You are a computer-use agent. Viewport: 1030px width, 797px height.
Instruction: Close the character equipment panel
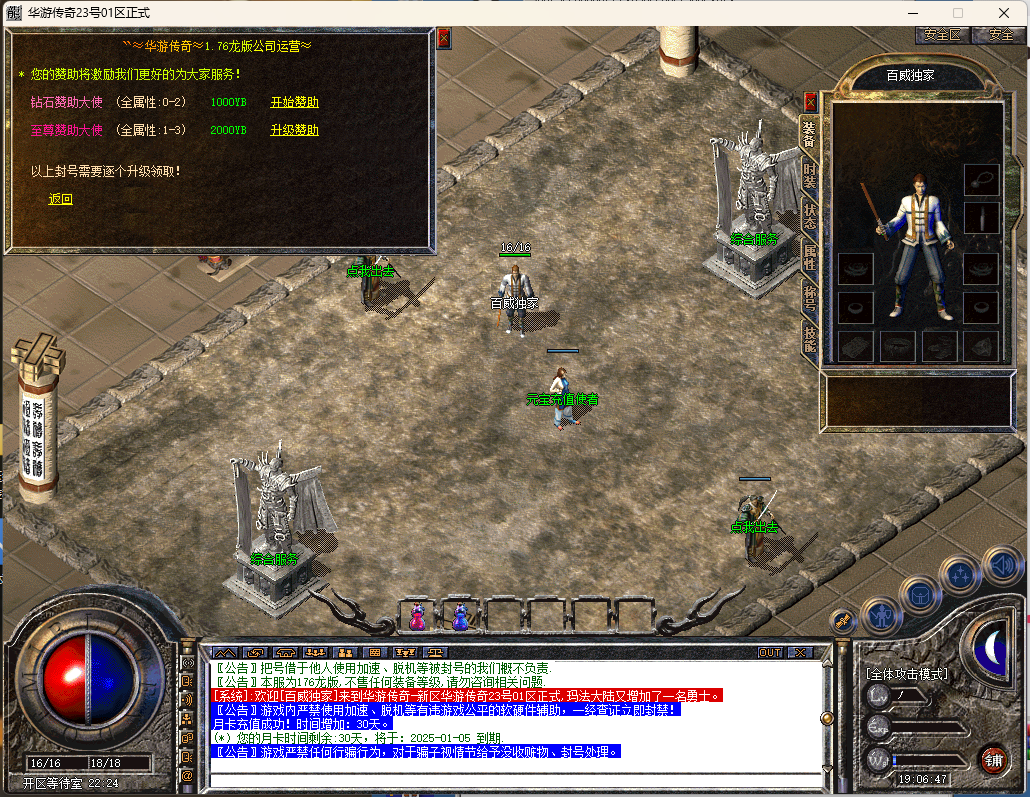pos(810,102)
